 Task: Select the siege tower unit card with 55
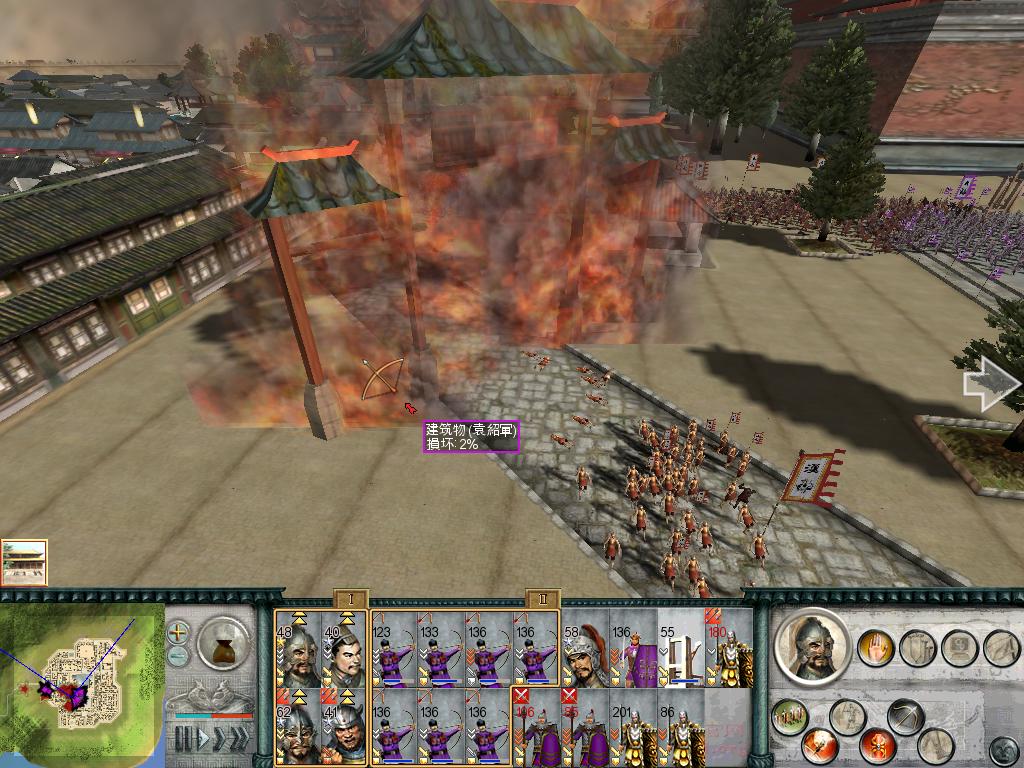click(681, 649)
